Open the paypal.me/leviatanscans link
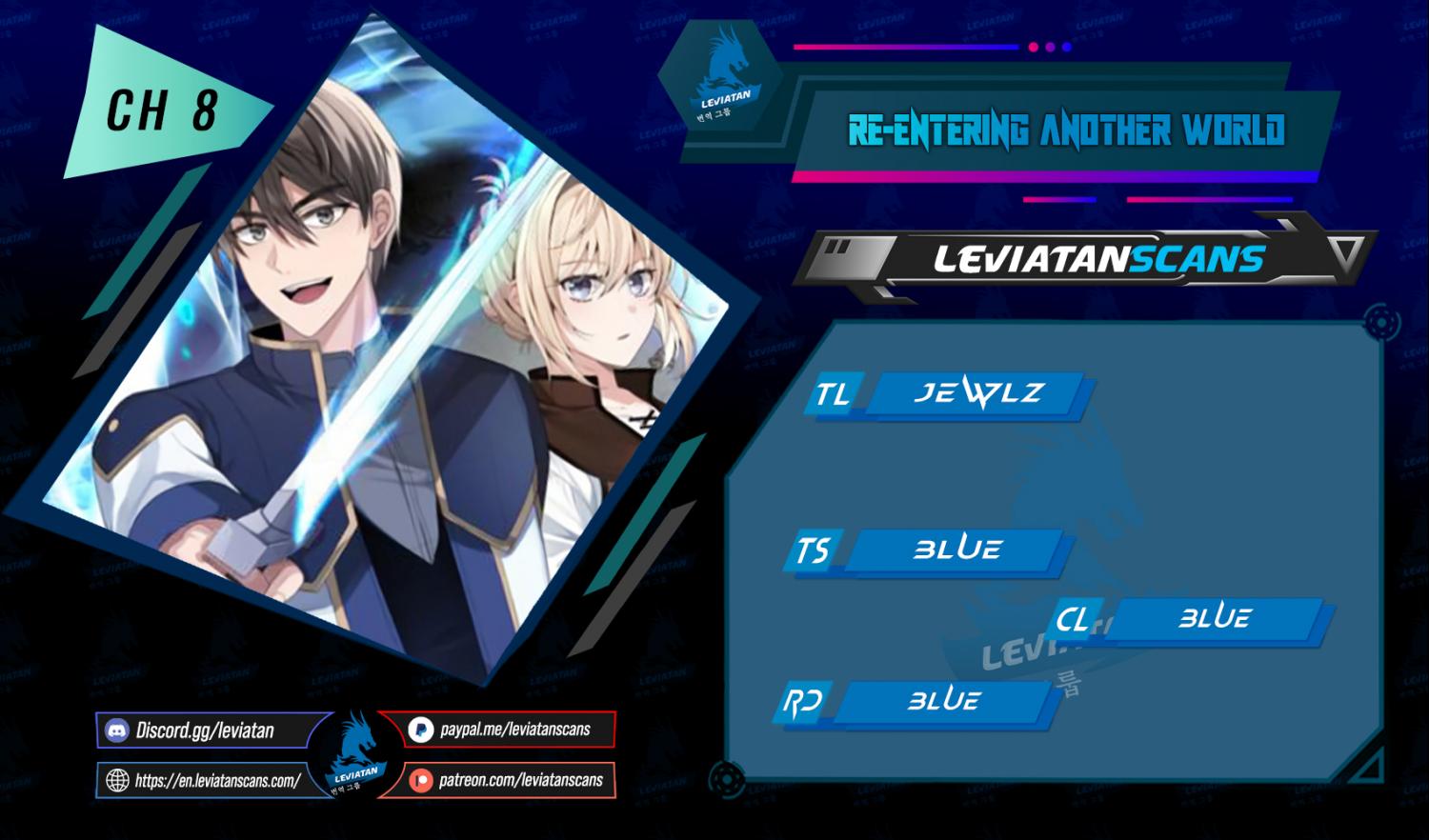1429x840 pixels. tap(514, 730)
